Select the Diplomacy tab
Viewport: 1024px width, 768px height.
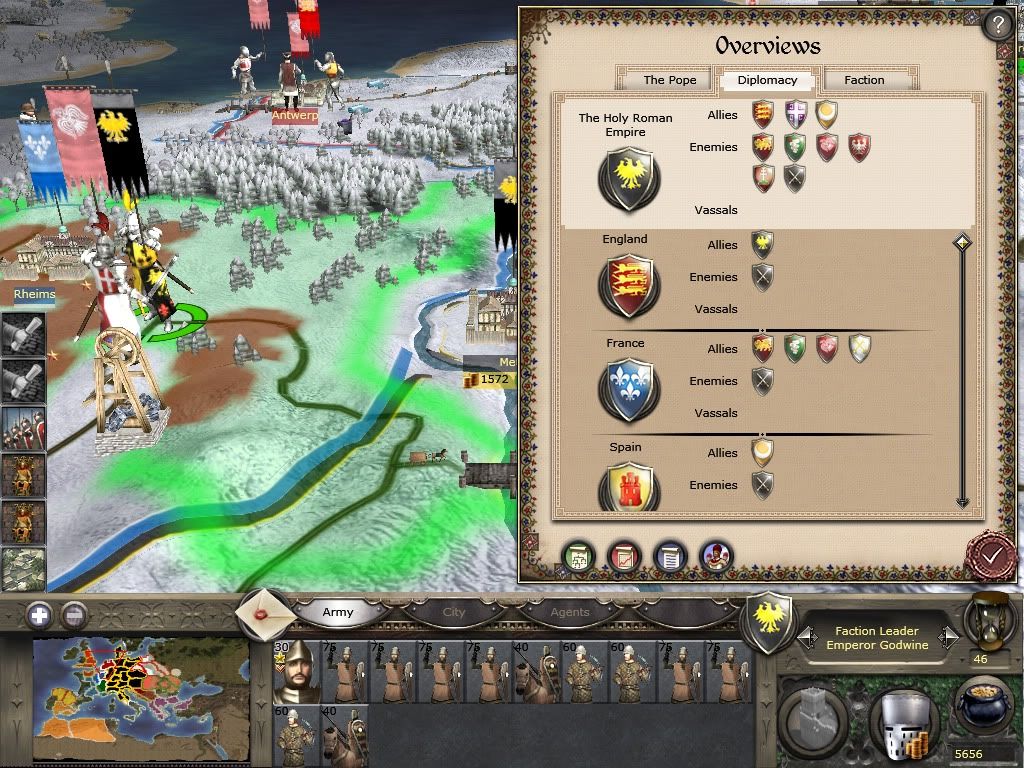[x=767, y=80]
